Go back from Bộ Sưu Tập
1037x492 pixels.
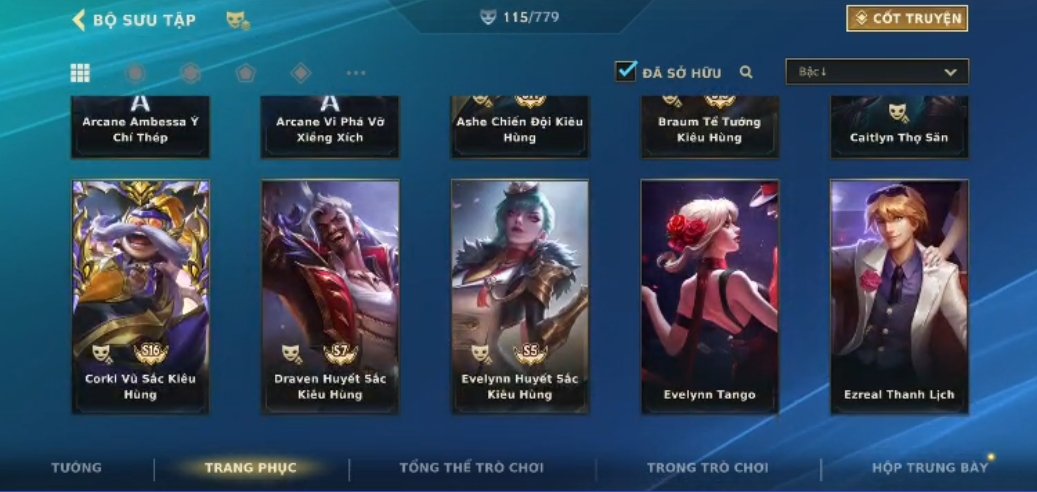pyautogui.click(x=79, y=20)
